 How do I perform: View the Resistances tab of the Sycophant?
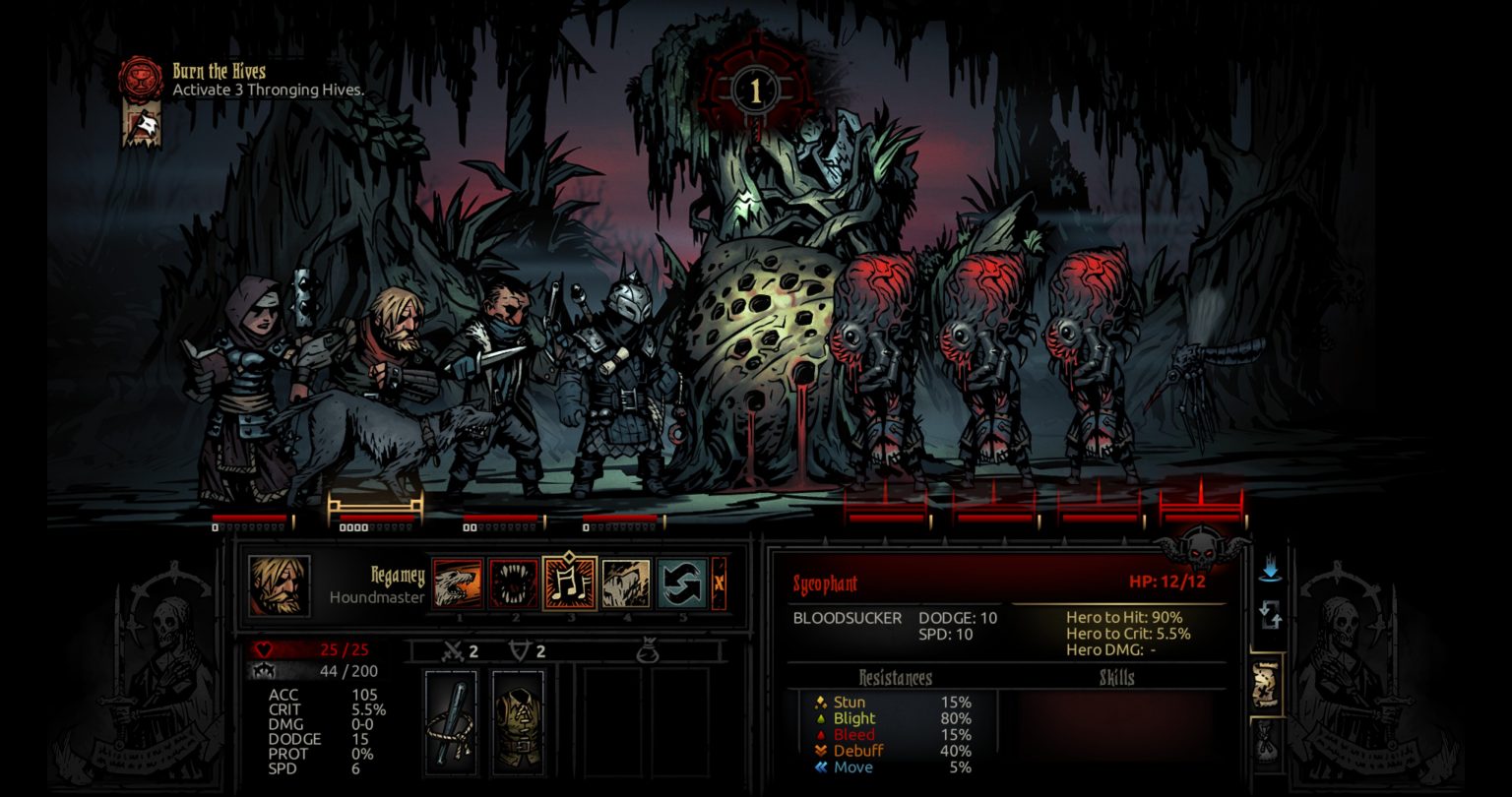(x=894, y=678)
